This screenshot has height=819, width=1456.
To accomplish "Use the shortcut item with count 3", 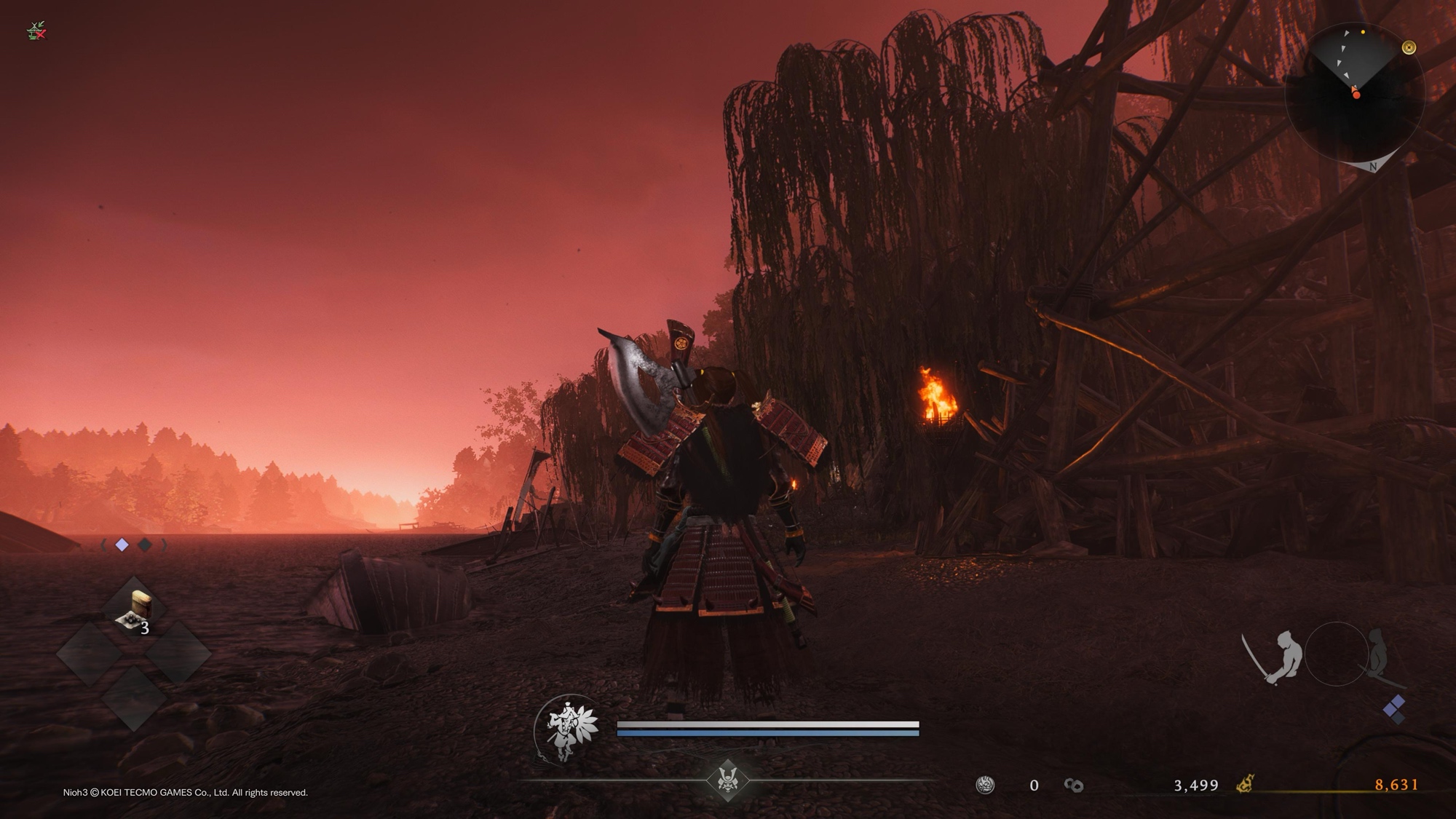I will (135, 610).
